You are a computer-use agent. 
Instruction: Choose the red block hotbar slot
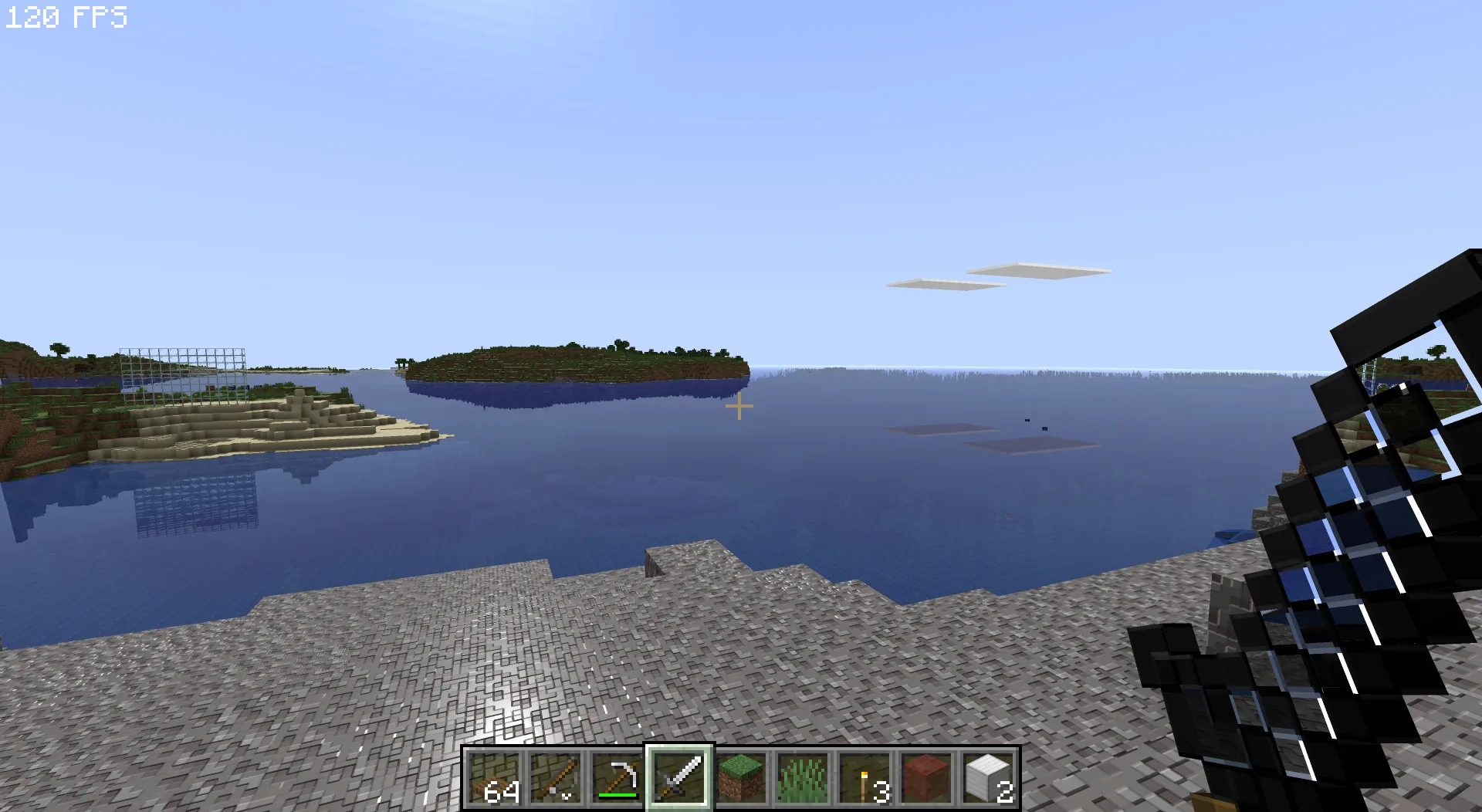pos(926,778)
